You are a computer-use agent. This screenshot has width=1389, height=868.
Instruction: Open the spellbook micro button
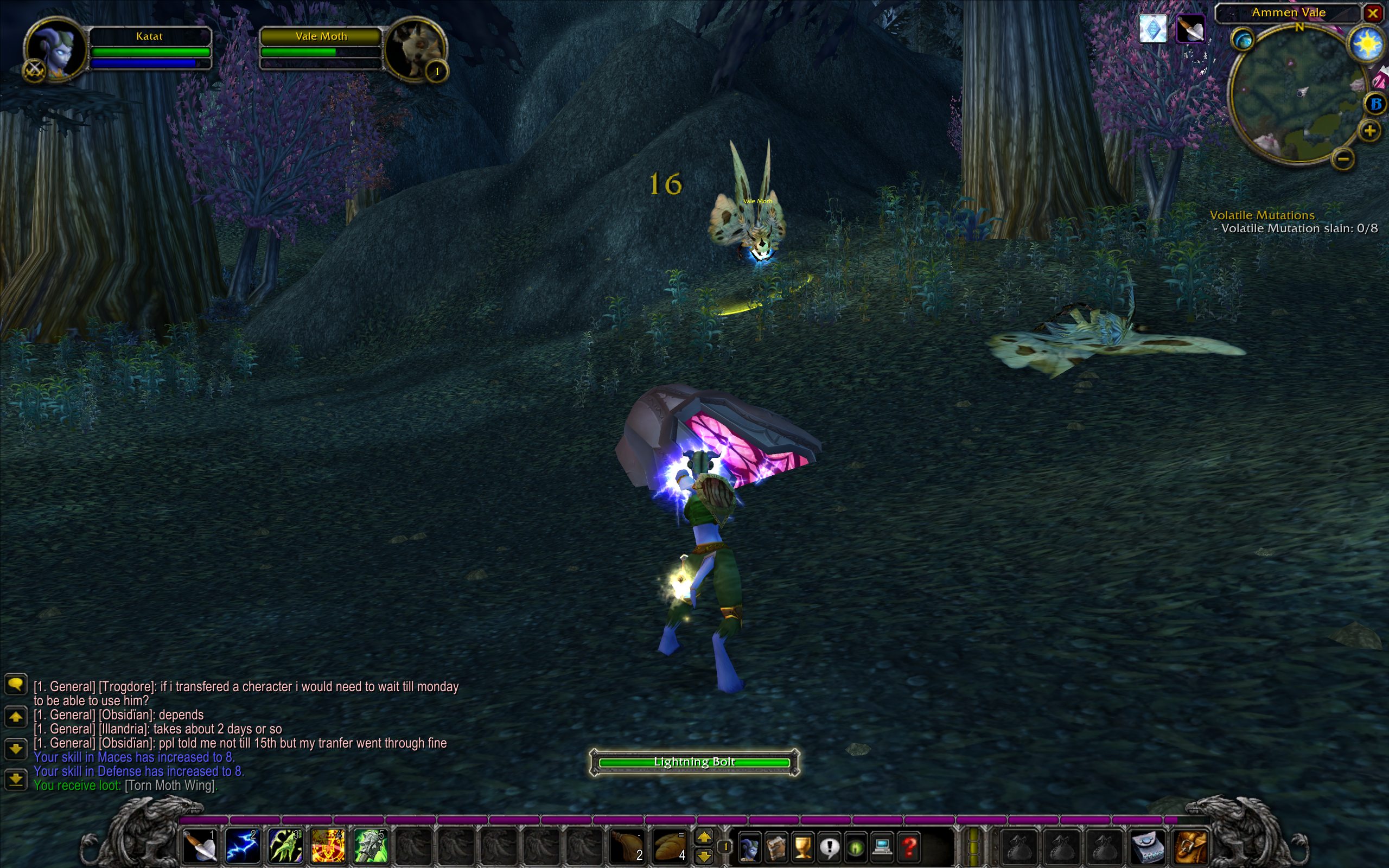(x=776, y=847)
